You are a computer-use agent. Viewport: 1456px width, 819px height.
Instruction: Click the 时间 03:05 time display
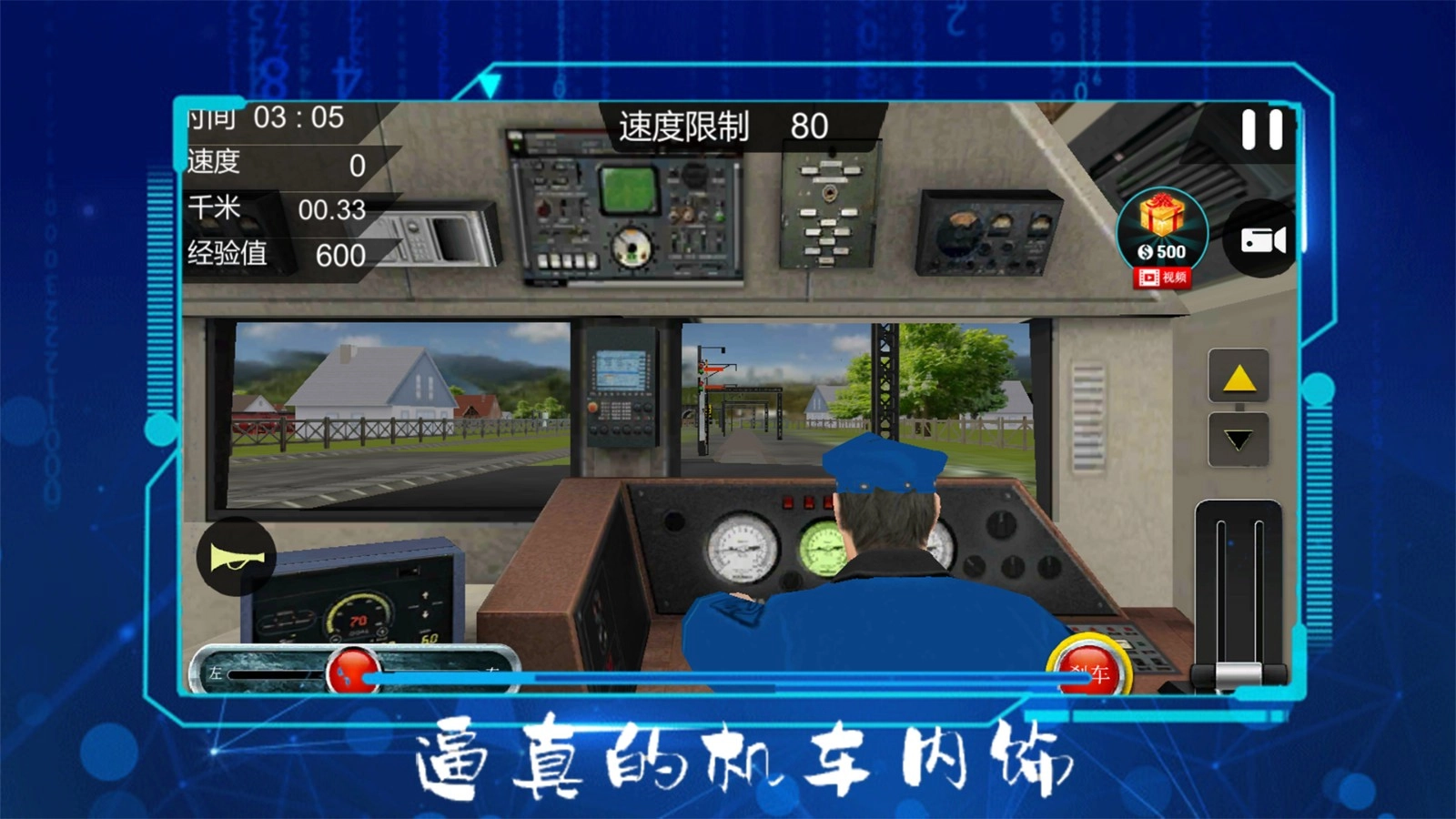tap(264, 118)
